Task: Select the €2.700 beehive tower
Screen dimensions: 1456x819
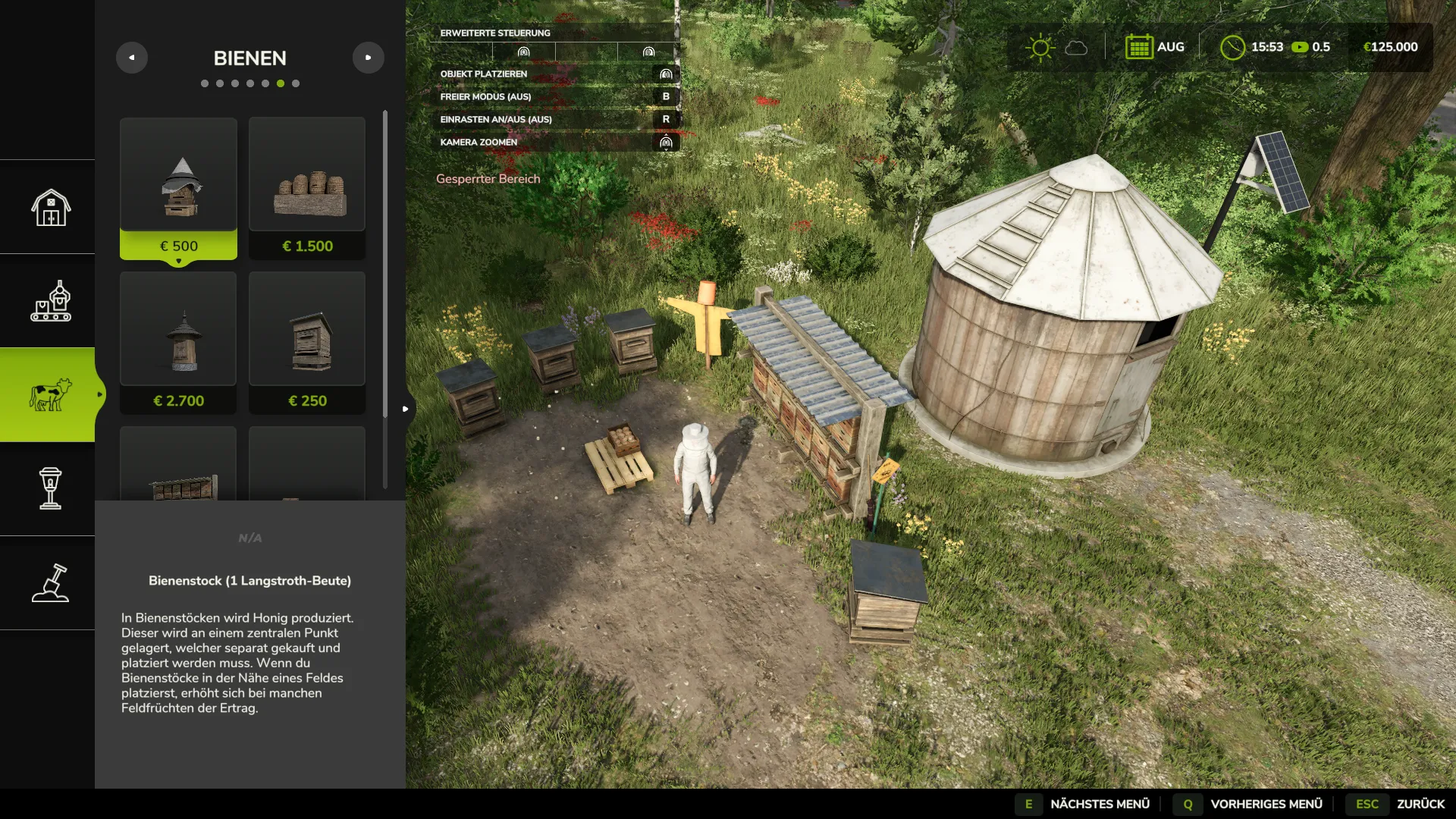Action: pos(178,343)
